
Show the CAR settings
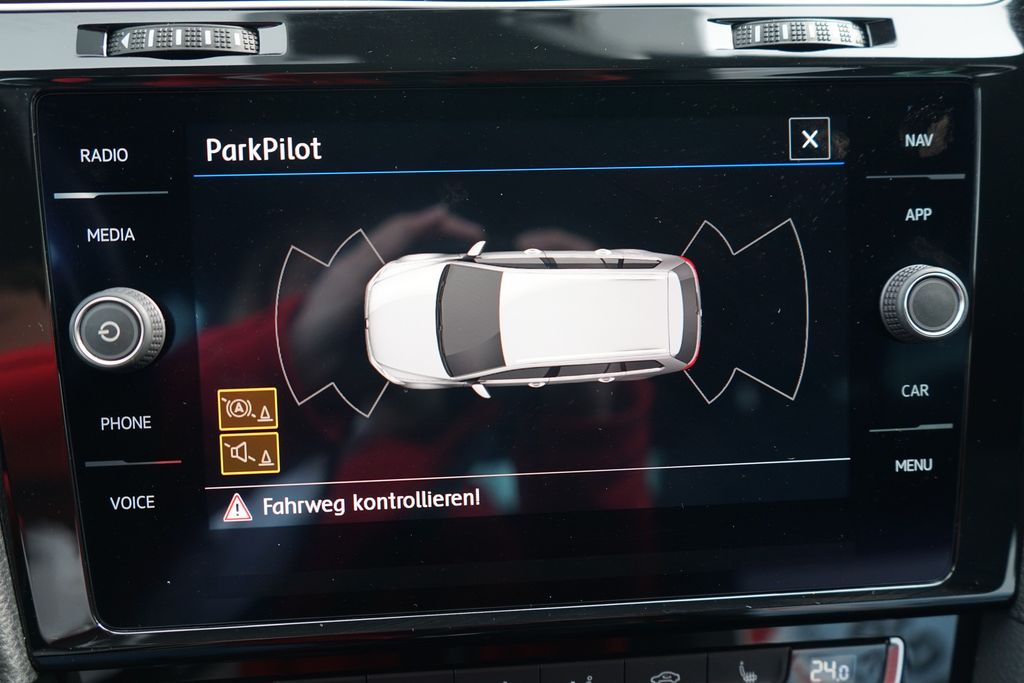click(x=915, y=391)
